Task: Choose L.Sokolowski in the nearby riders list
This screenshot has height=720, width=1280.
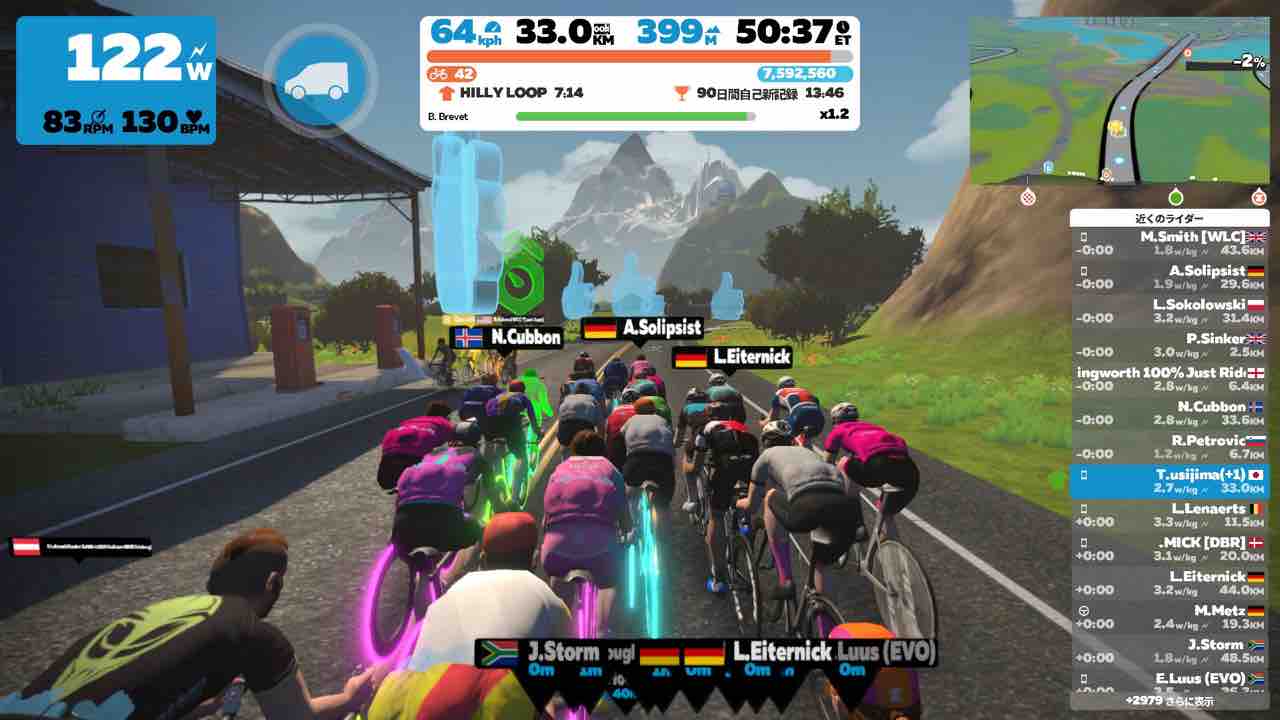Action: coord(1169,312)
